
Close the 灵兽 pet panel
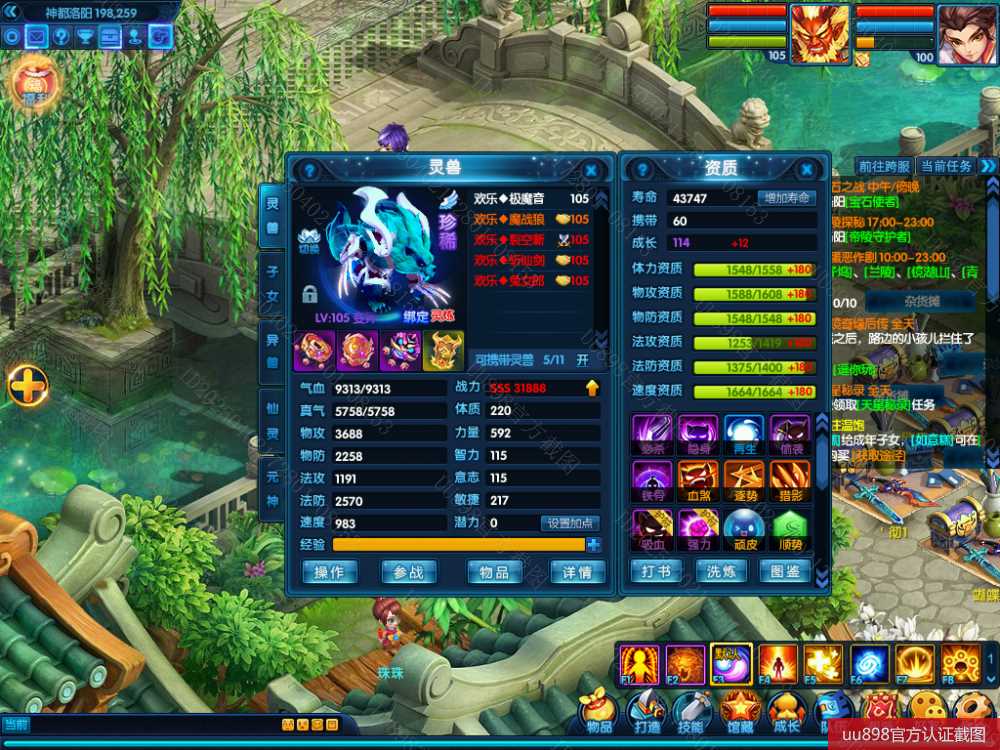(591, 170)
